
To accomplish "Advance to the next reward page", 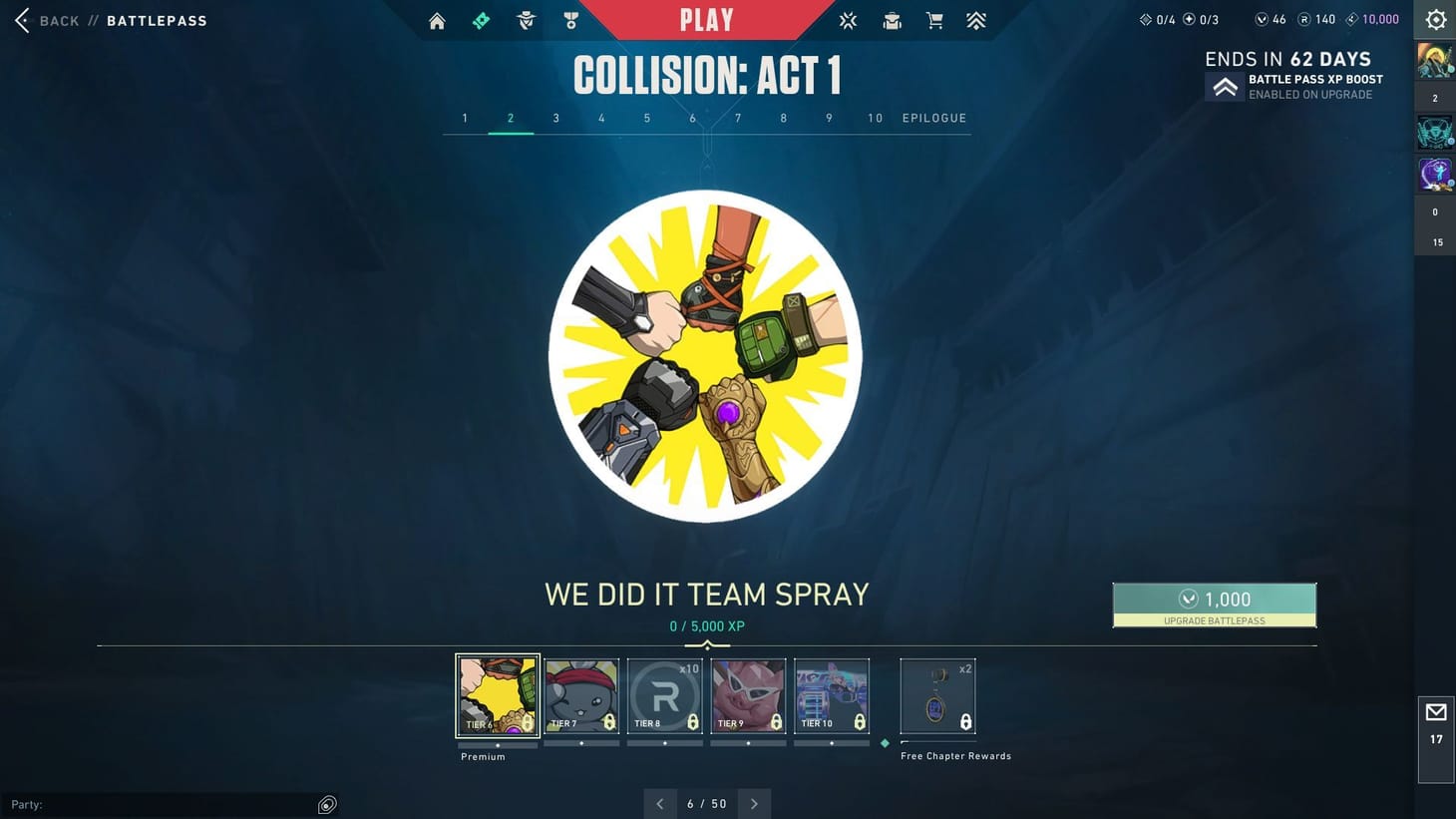I will [x=754, y=803].
